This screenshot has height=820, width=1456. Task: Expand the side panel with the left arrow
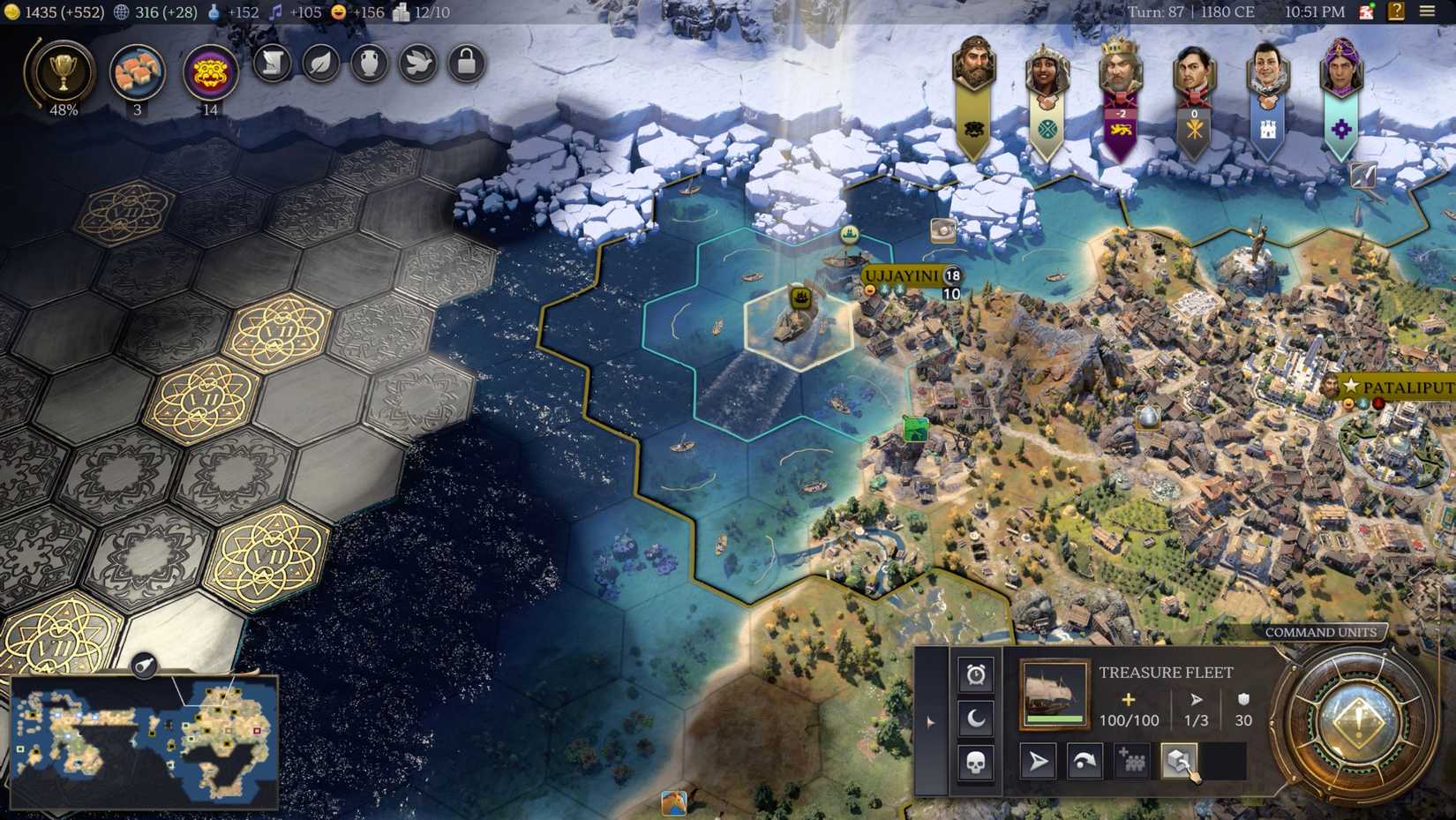click(x=931, y=722)
